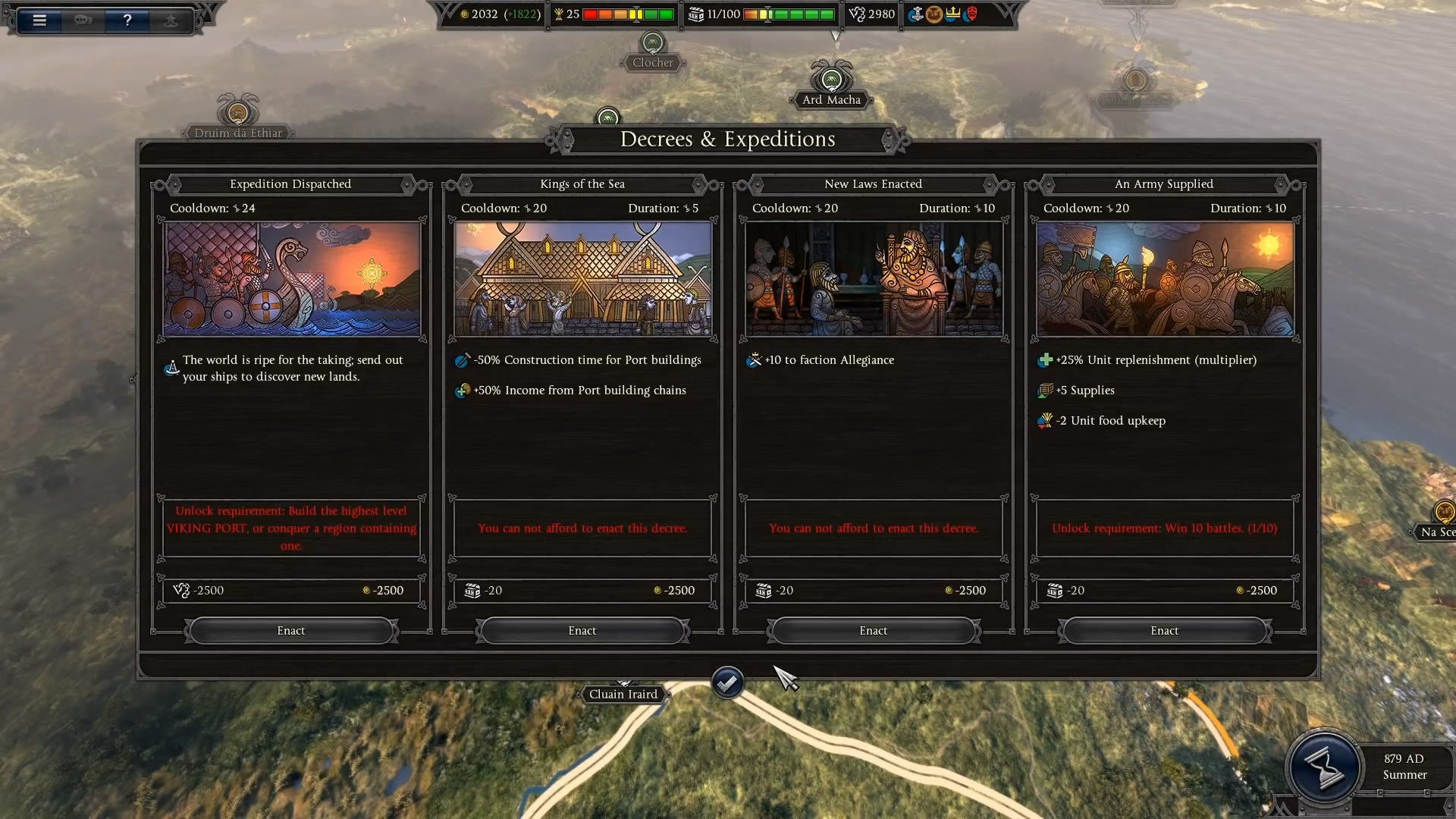This screenshot has height=819, width=1456.
Task: Open the main menu hamburger button
Action: [39, 20]
